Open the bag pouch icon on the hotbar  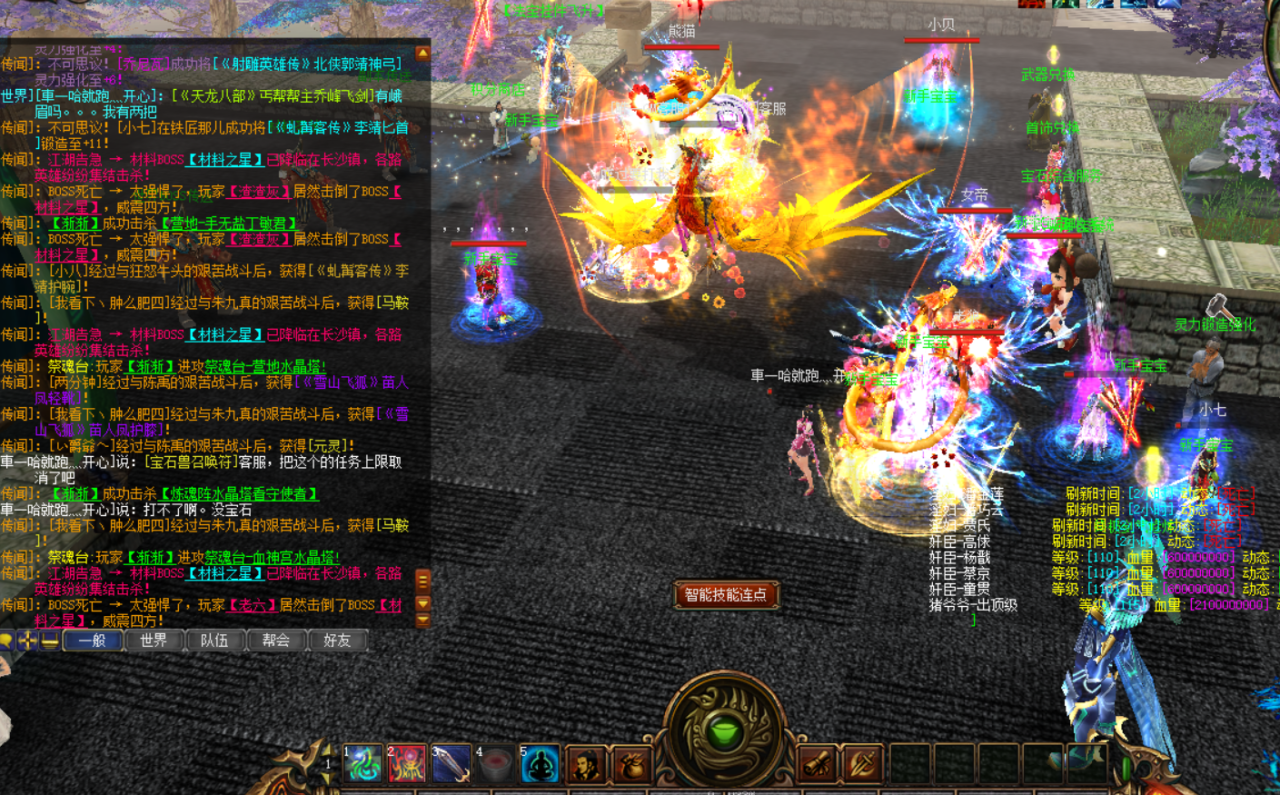click(x=631, y=765)
